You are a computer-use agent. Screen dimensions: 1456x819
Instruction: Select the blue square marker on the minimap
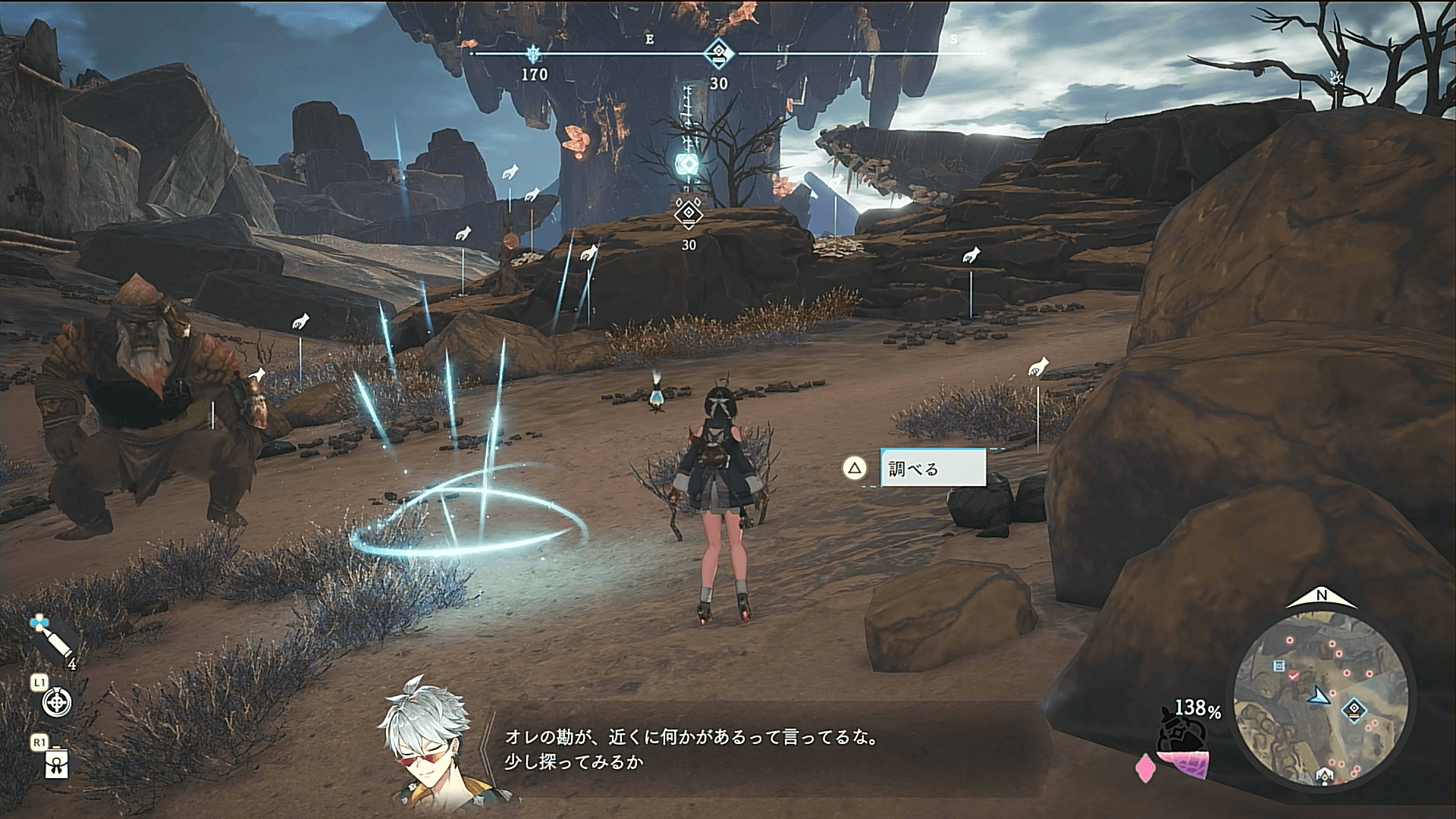tap(1279, 666)
